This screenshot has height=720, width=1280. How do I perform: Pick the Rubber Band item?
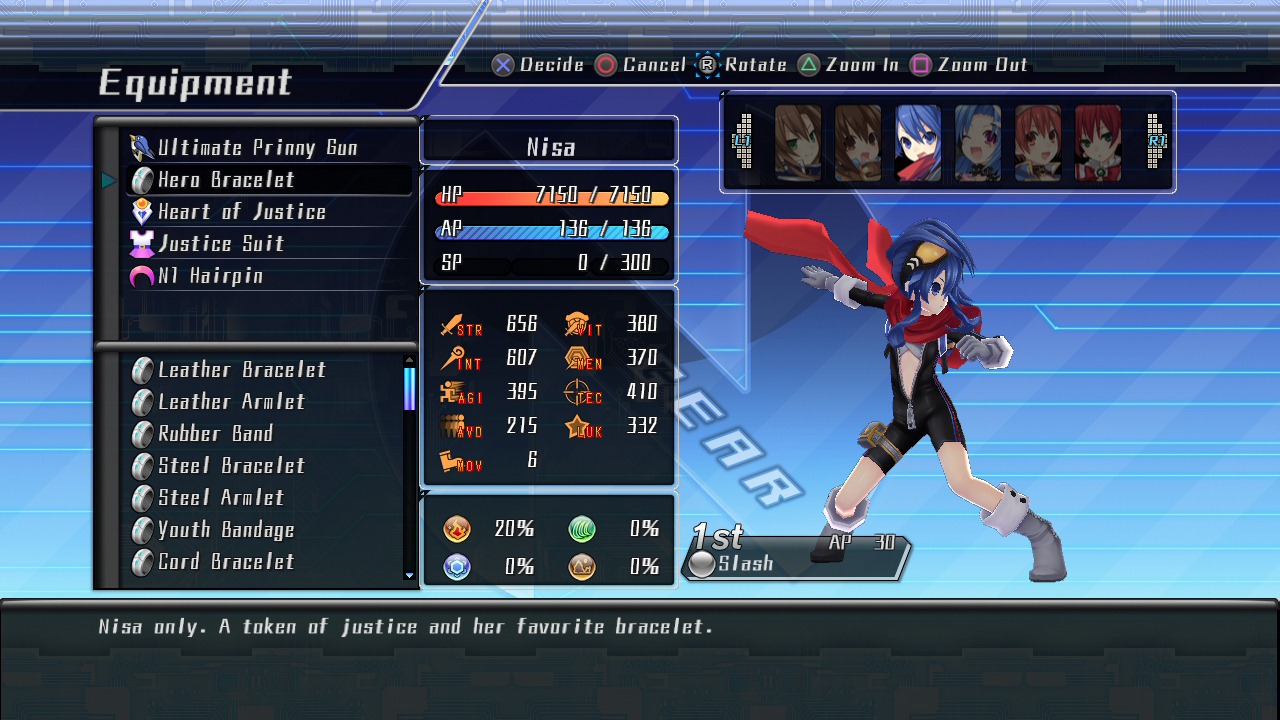pos(215,434)
